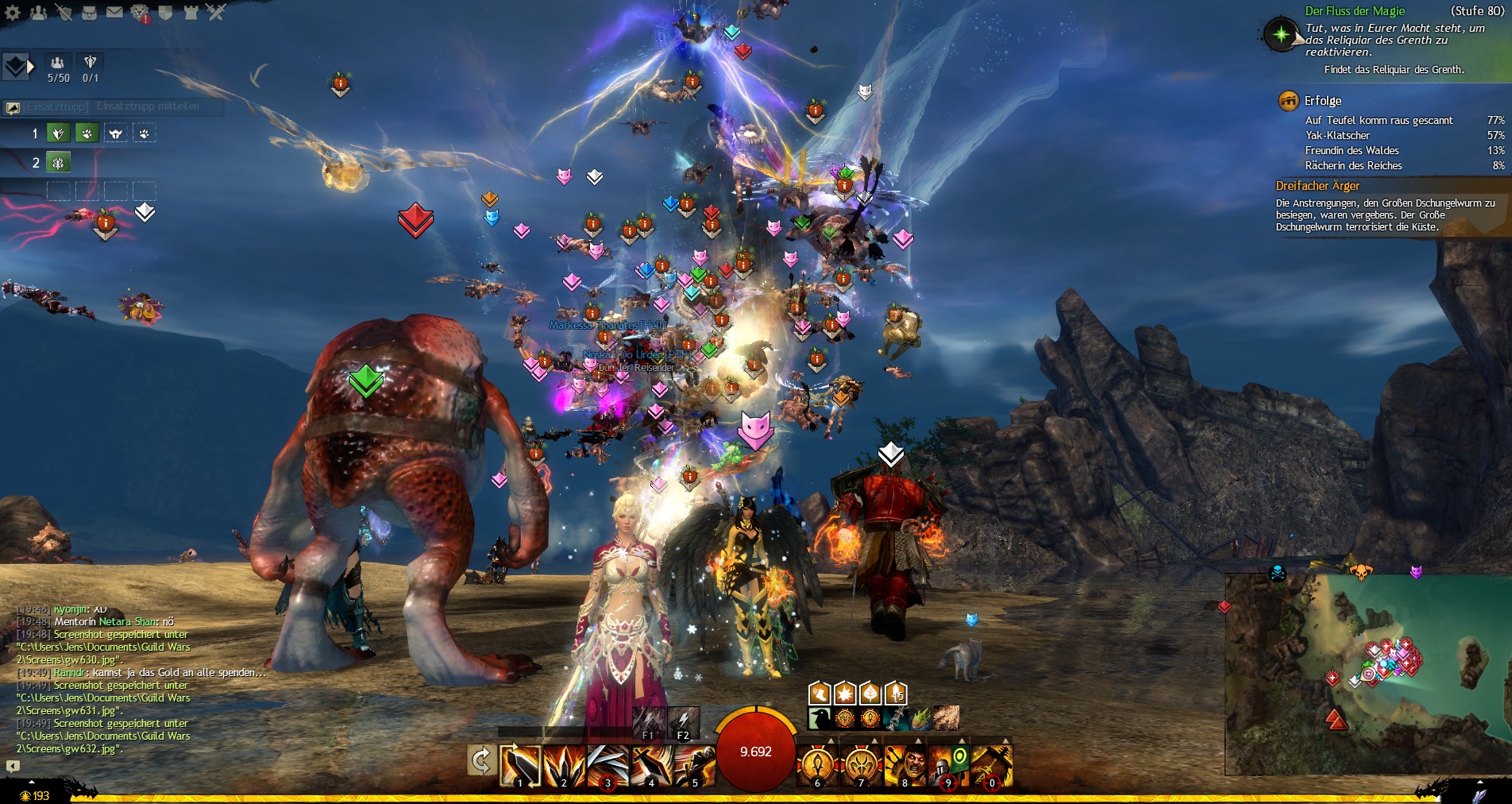Open the mail envelope

114,12
